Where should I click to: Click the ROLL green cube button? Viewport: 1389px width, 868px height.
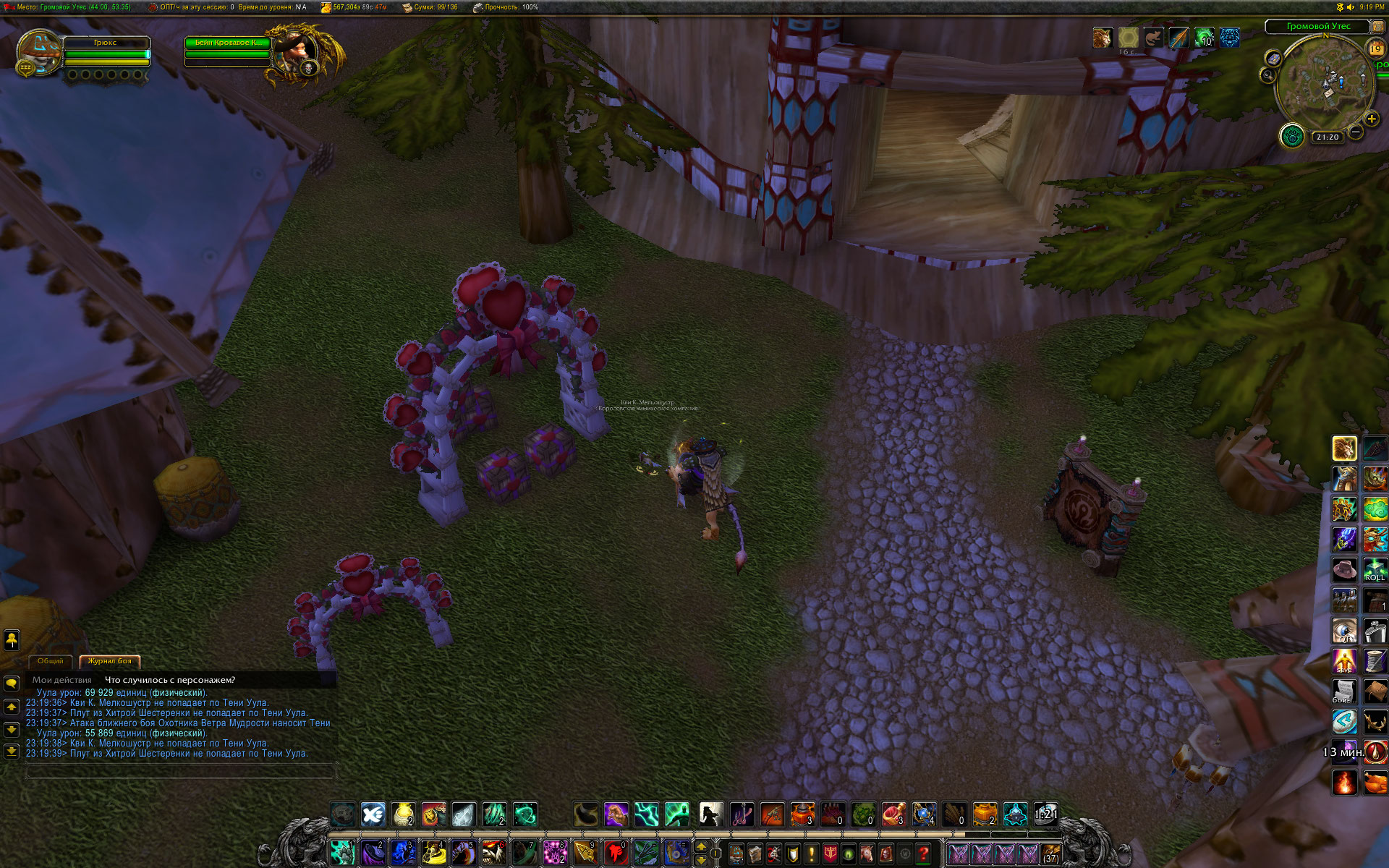(1375, 569)
